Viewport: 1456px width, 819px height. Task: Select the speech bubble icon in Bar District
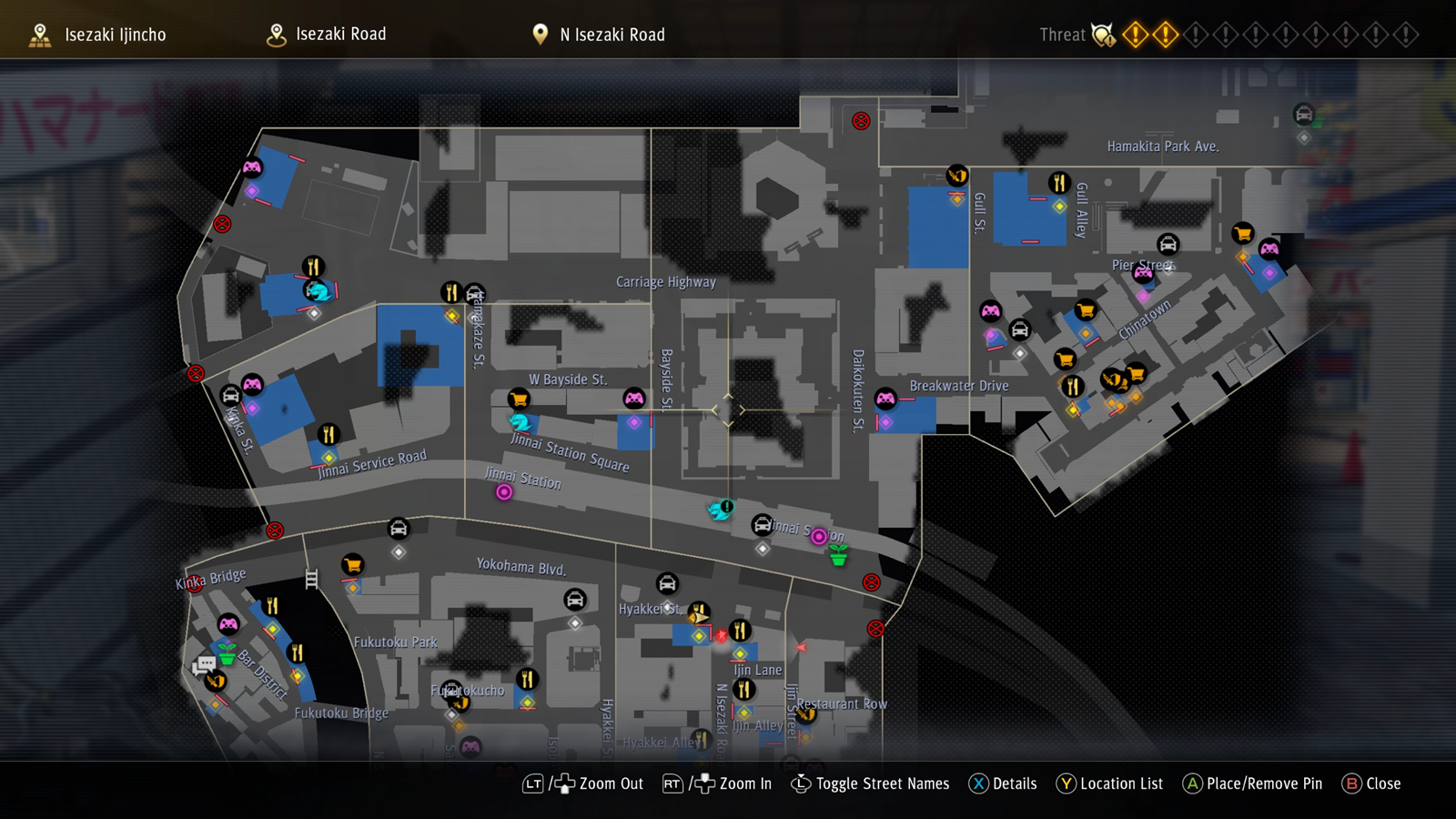click(204, 665)
